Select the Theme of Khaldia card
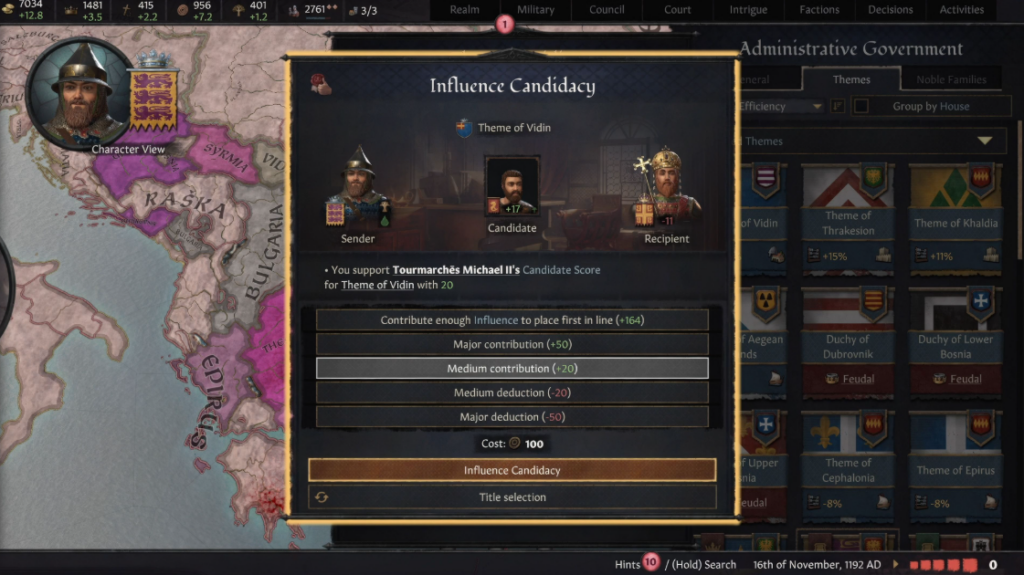This screenshot has height=575, width=1024. (x=957, y=215)
